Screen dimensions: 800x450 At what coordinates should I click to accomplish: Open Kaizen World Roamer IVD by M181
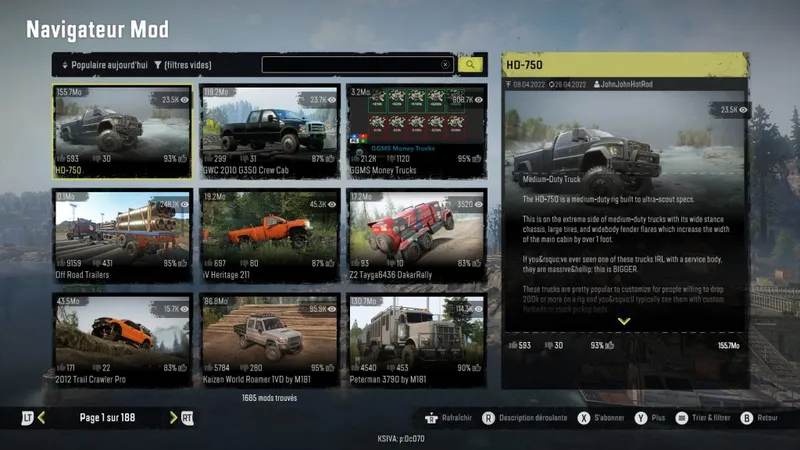point(268,338)
